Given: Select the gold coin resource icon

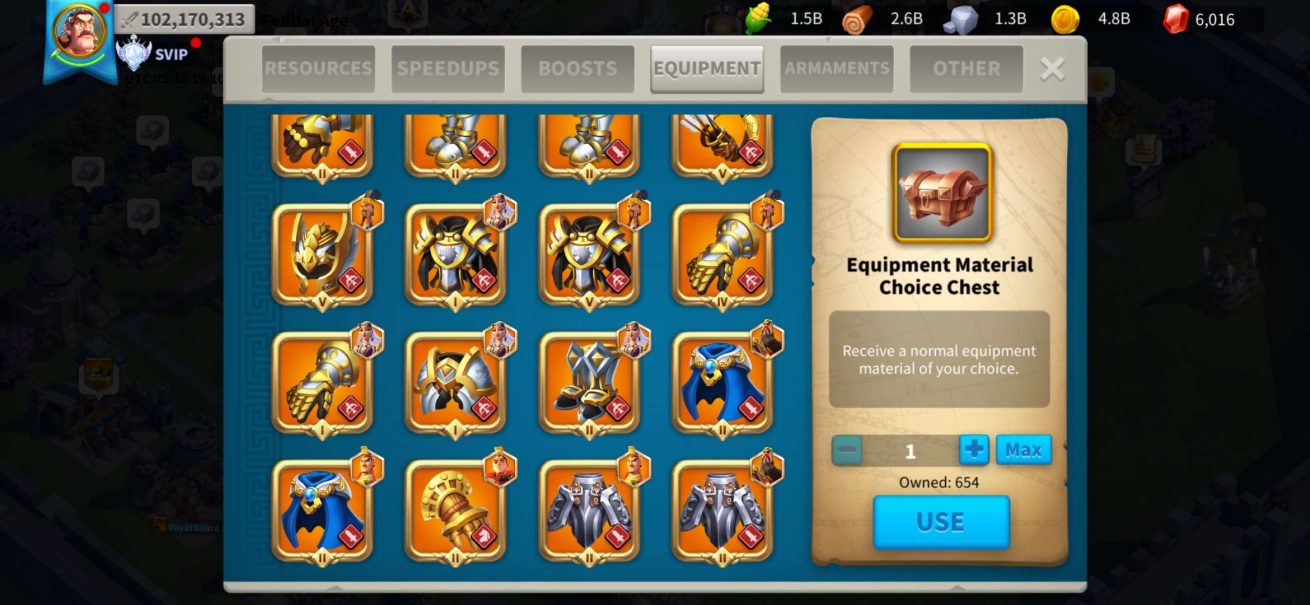Looking at the screenshot, I should pyautogui.click(x=1065, y=19).
